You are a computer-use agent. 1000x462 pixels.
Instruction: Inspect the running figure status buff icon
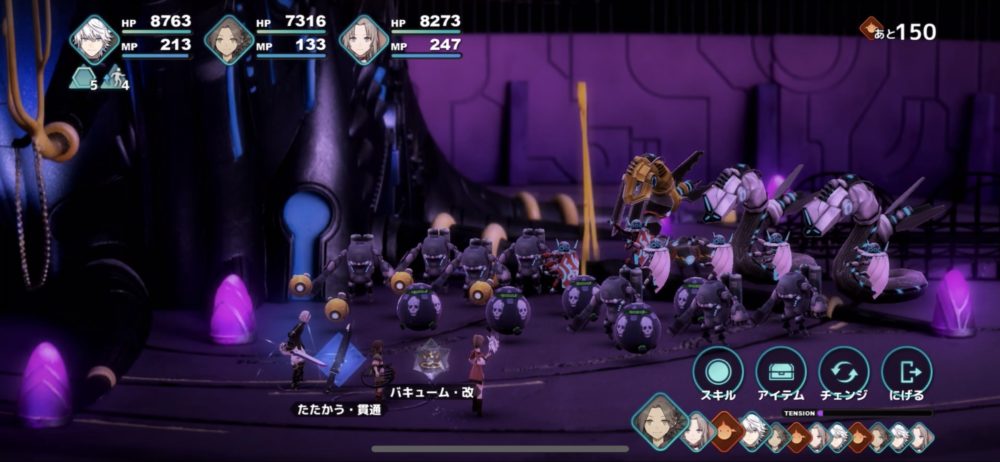click(x=112, y=78)
